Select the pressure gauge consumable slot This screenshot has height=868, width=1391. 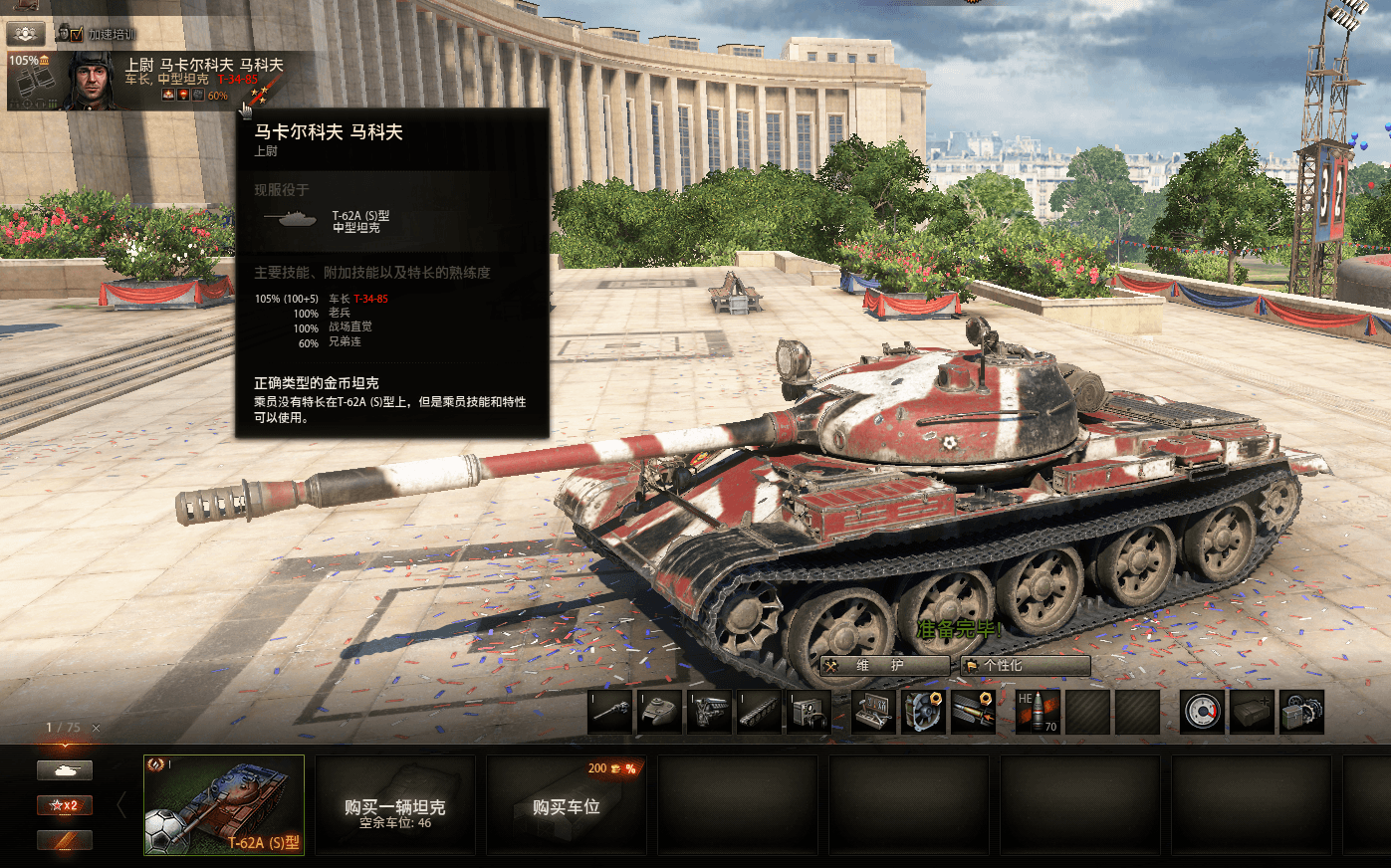tap(1202, 712)
